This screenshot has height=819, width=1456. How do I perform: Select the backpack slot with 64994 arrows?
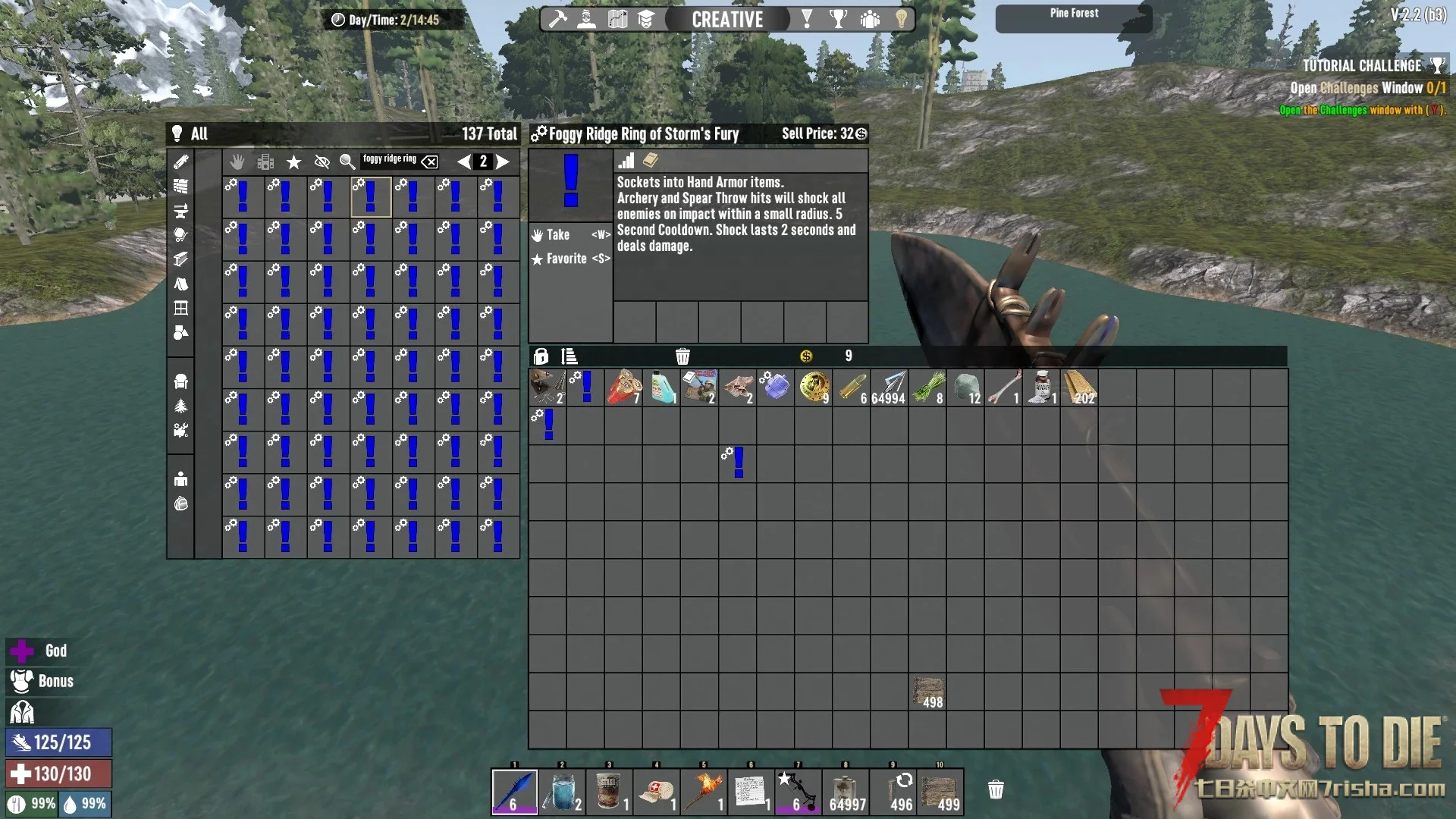tap(889, 388)
